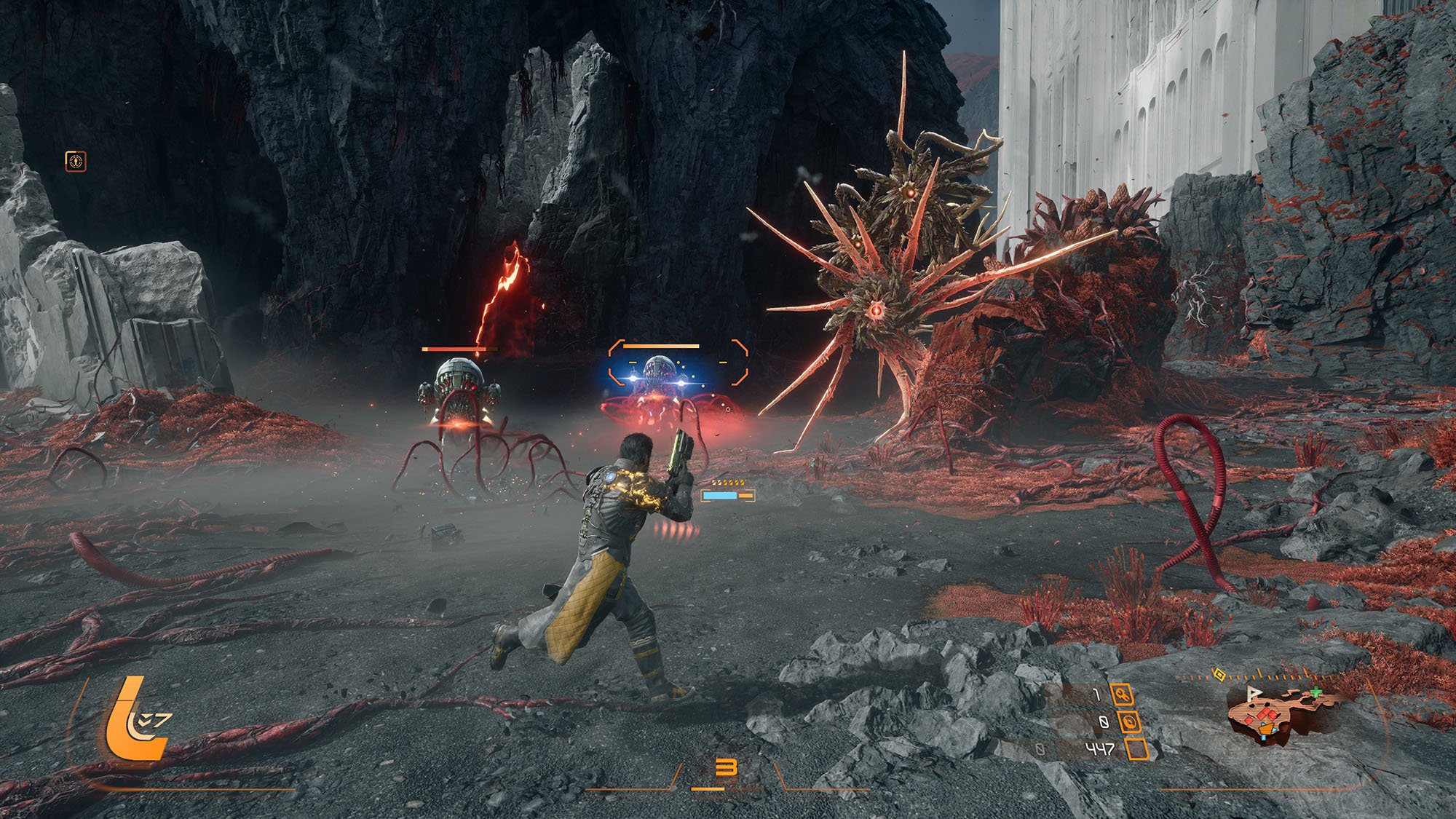Select the wrench item slot icon
Viewport: 1456px width, 819px height.
(1121, 695)
